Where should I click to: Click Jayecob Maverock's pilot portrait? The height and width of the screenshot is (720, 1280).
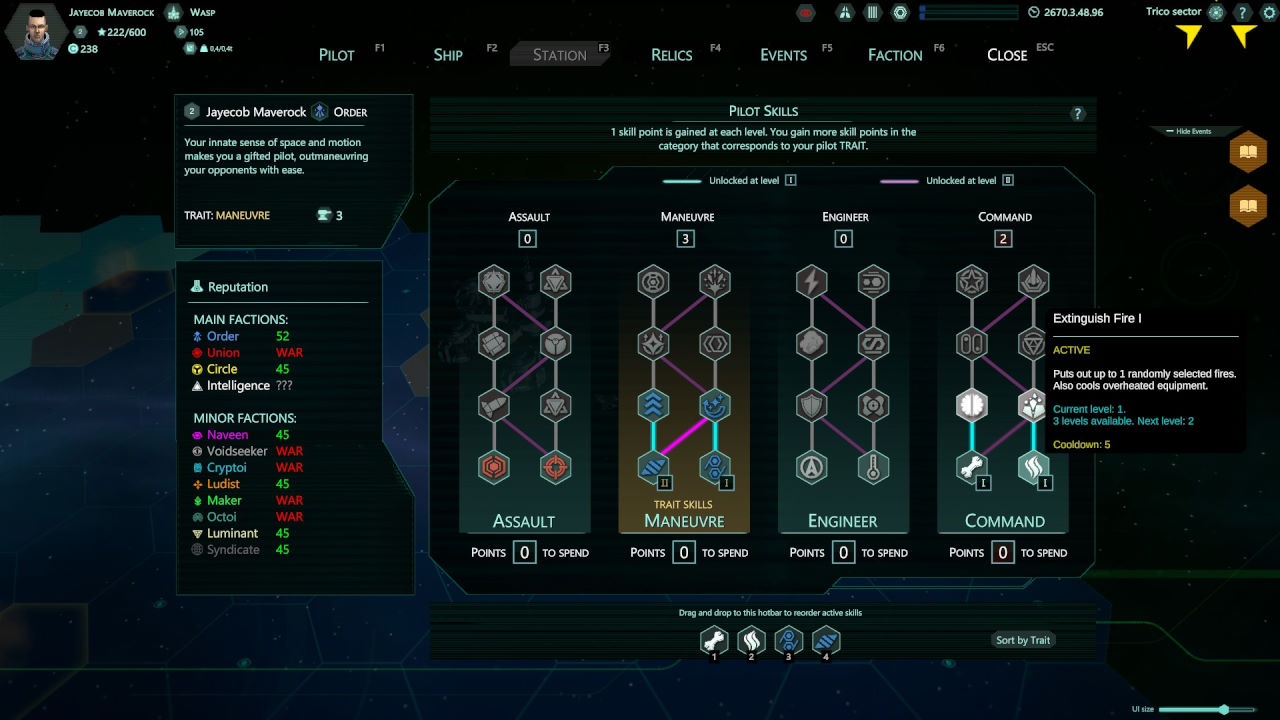click(37, 33)
